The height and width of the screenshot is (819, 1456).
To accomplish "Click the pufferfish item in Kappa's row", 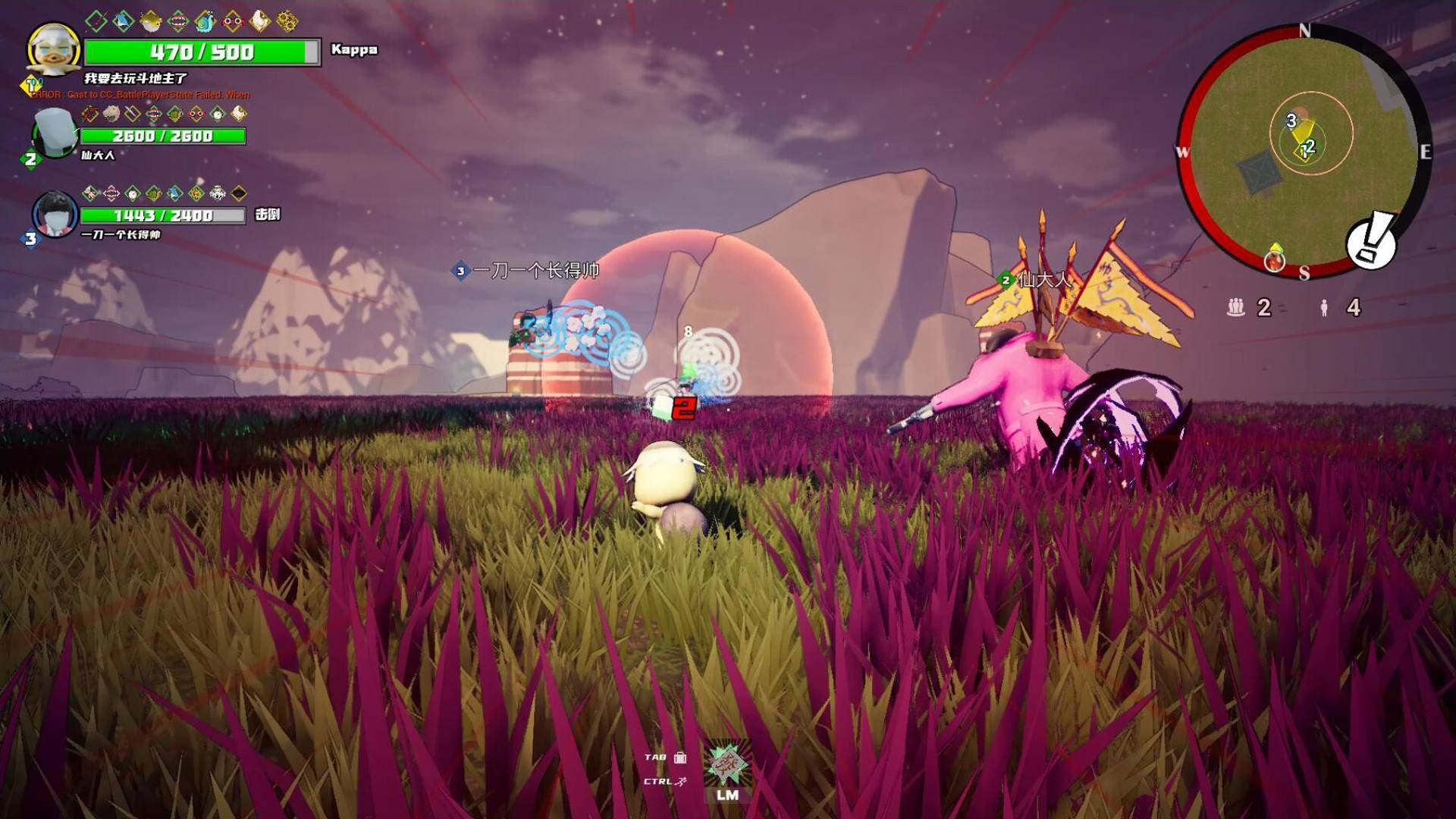I will click(x=150, y=20).
